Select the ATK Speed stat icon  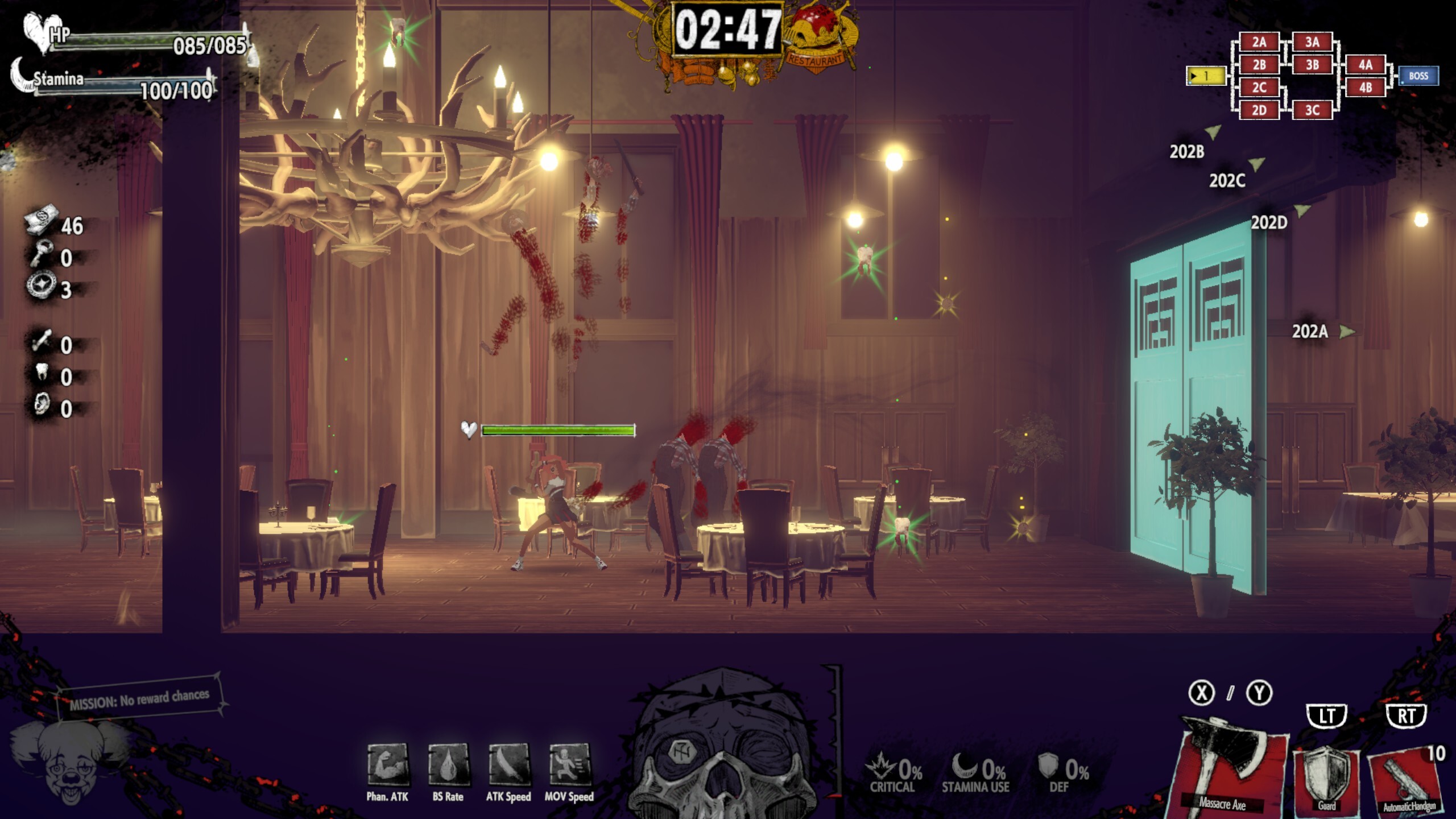click(508, 764)
